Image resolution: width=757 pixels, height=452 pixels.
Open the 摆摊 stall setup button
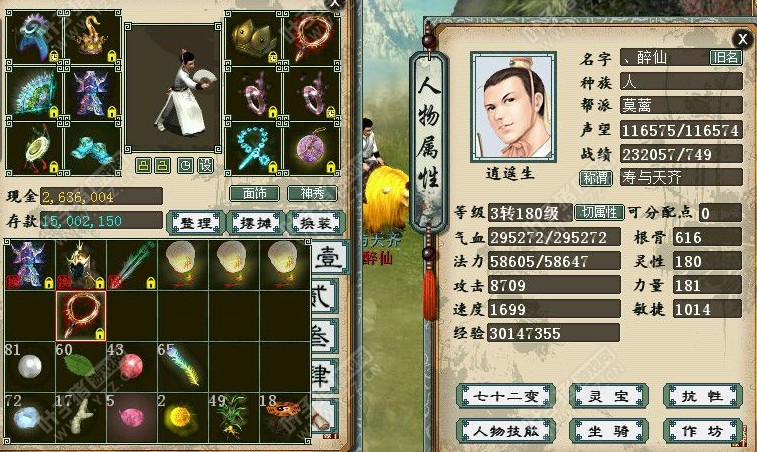click(x=253, y=222)
